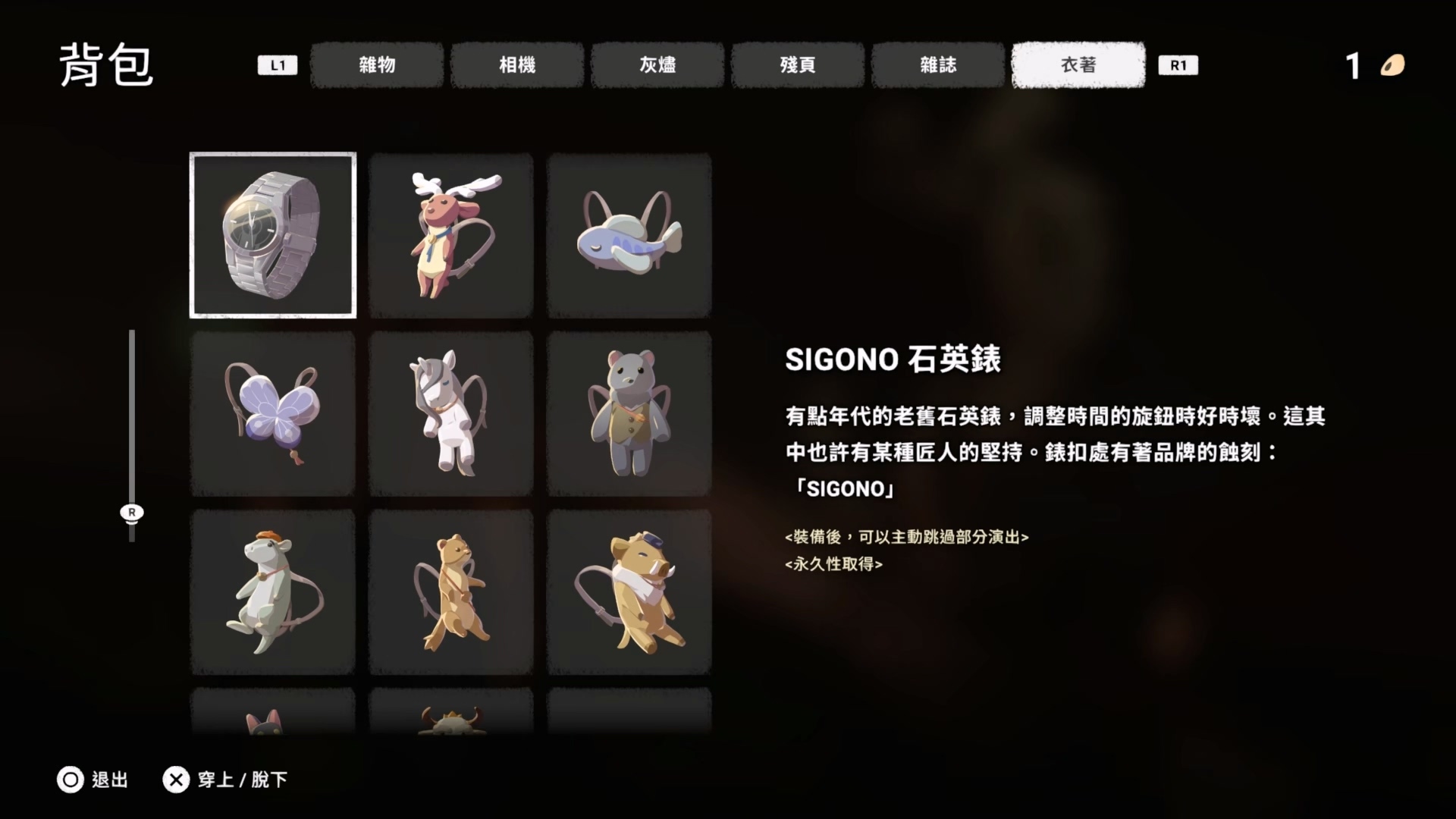Image resolution: width=1456 pixels, height=819 pixels.
Task: Select the deer backpack costume
Action: 451,235
